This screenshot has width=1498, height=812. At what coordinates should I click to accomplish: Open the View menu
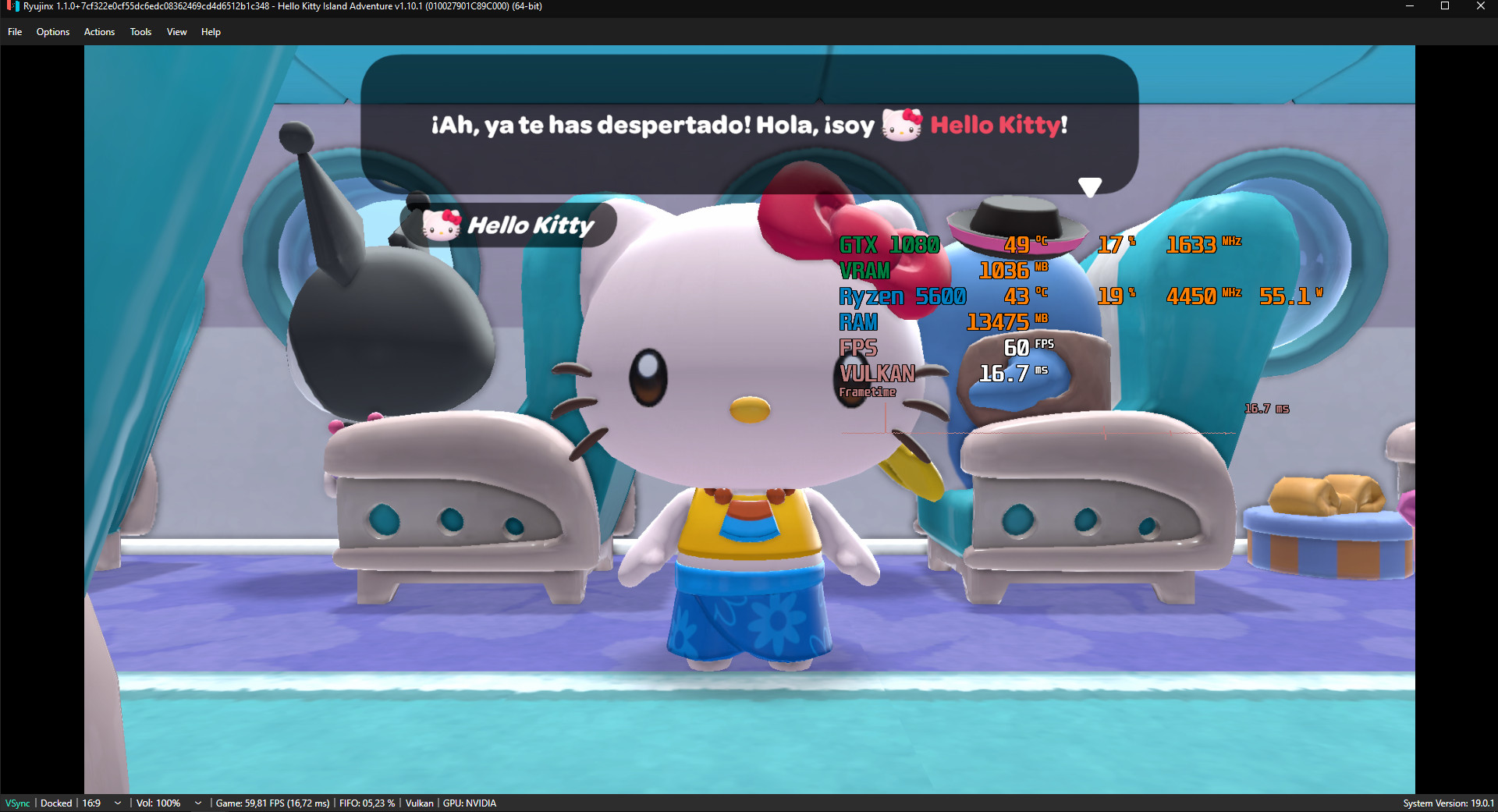[x=176, y=32]
